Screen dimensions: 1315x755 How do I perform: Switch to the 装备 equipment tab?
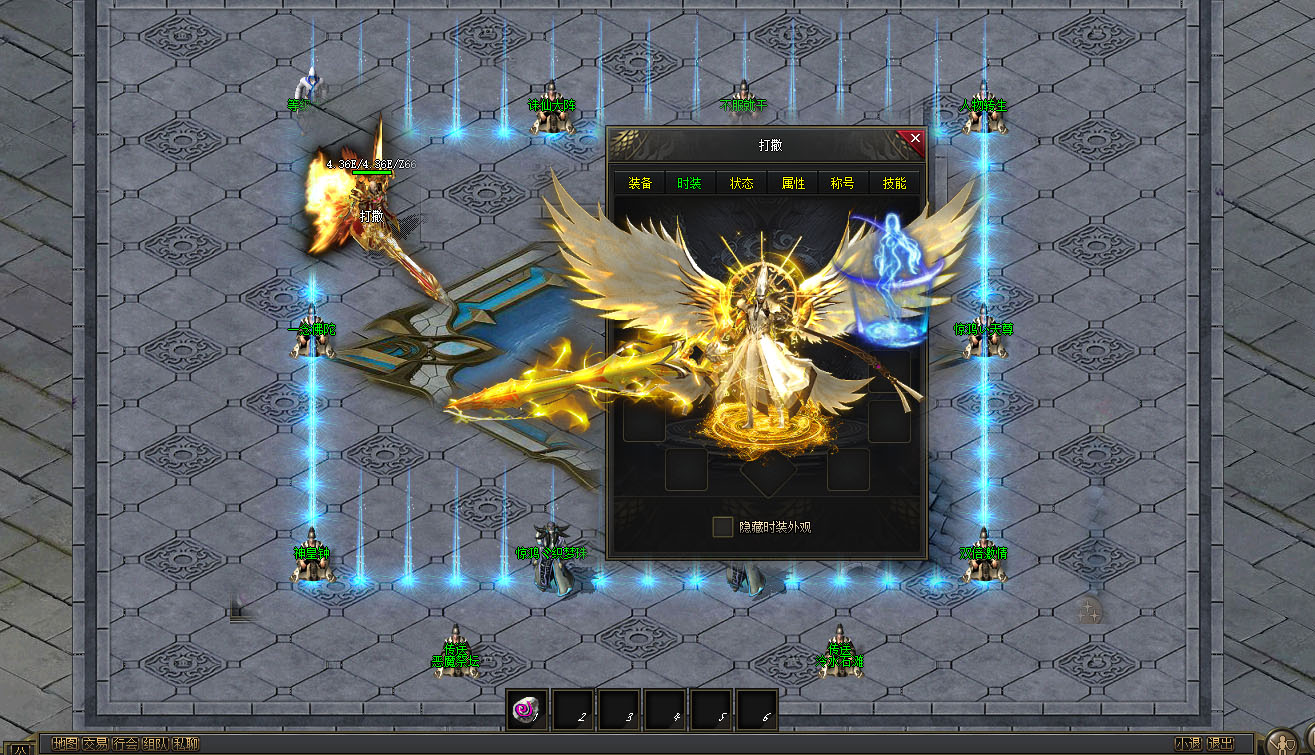tap(640, 183)
